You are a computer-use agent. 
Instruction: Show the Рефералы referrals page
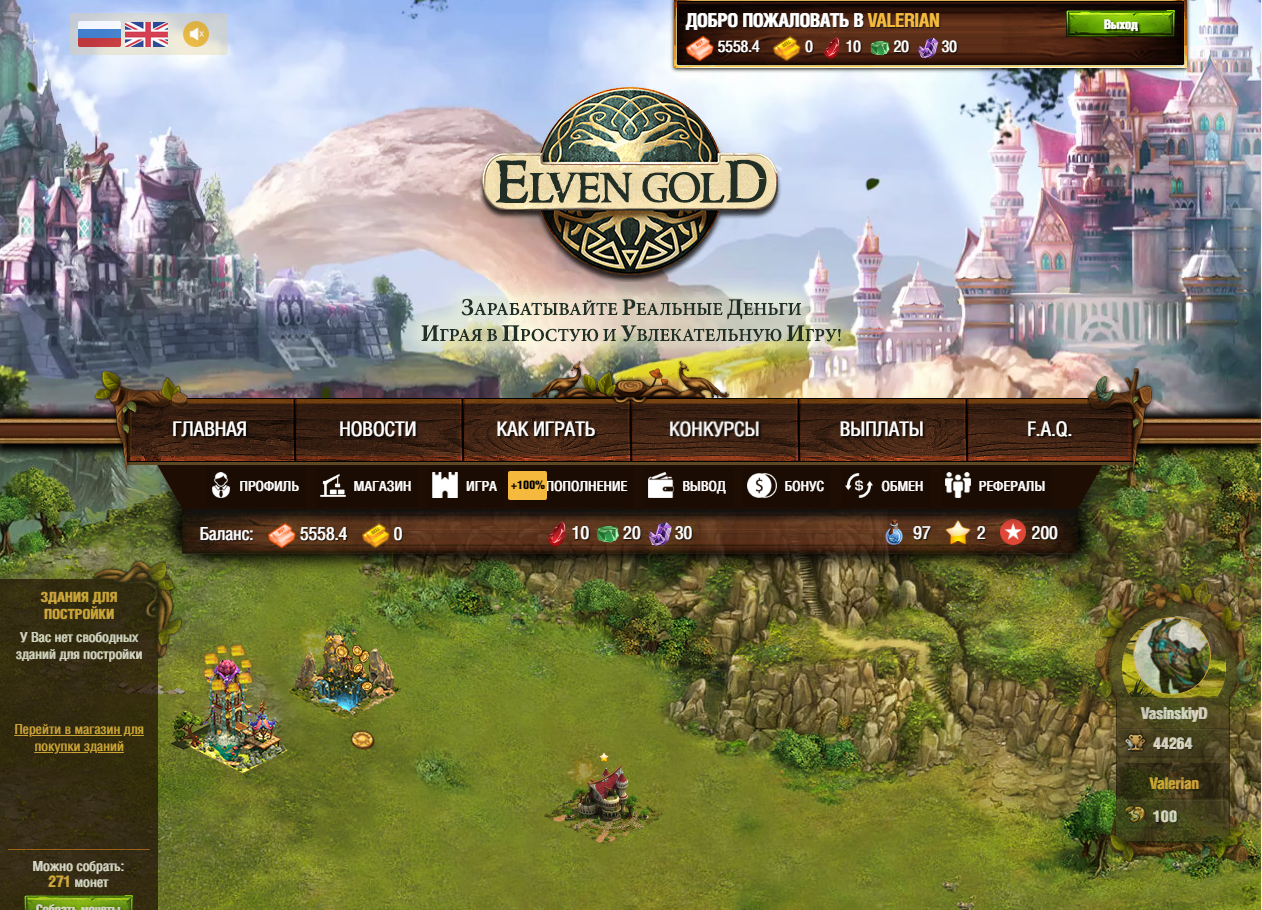(x=995, y=486)
